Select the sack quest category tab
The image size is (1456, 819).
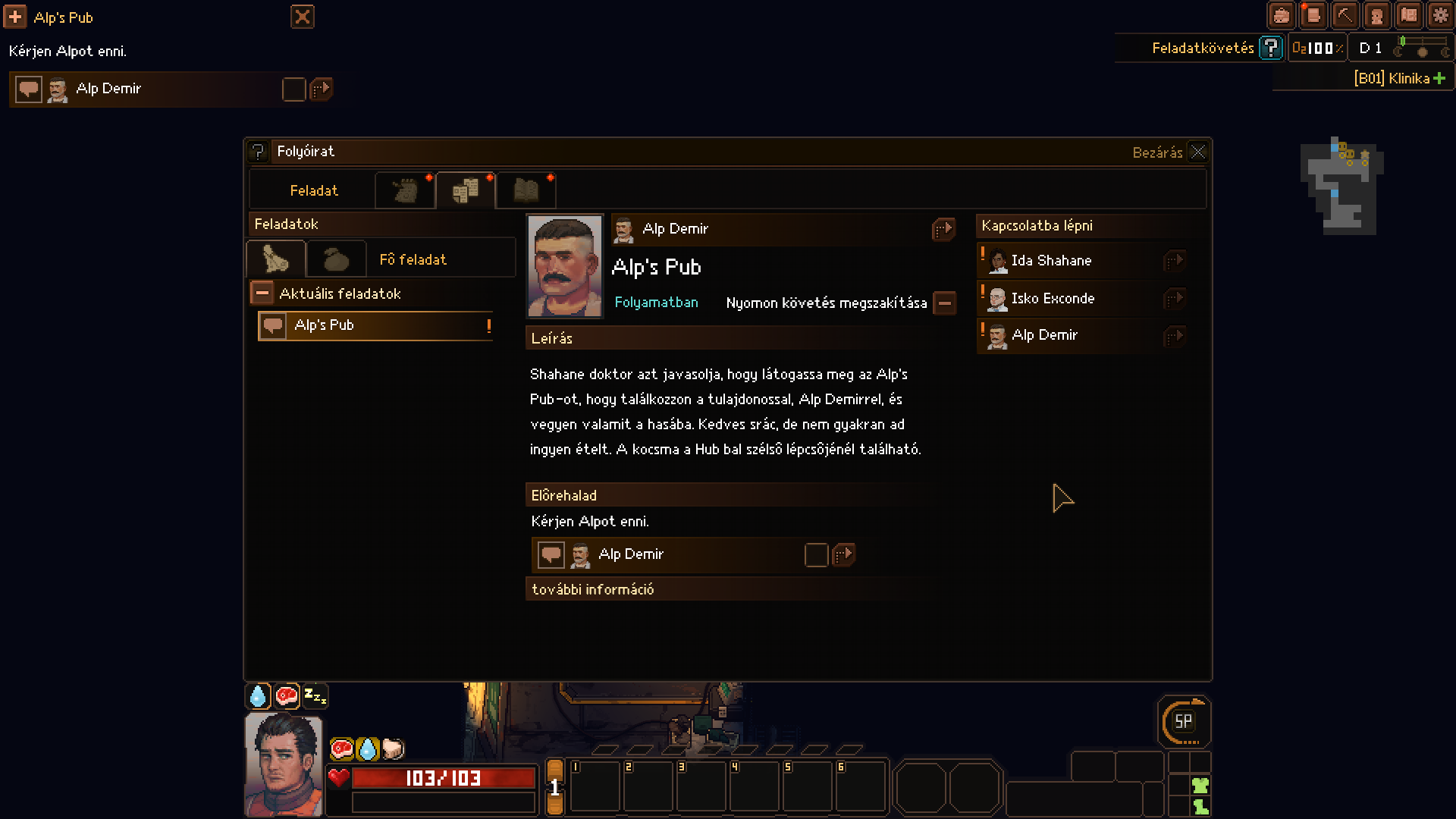(x=336, y=259)
